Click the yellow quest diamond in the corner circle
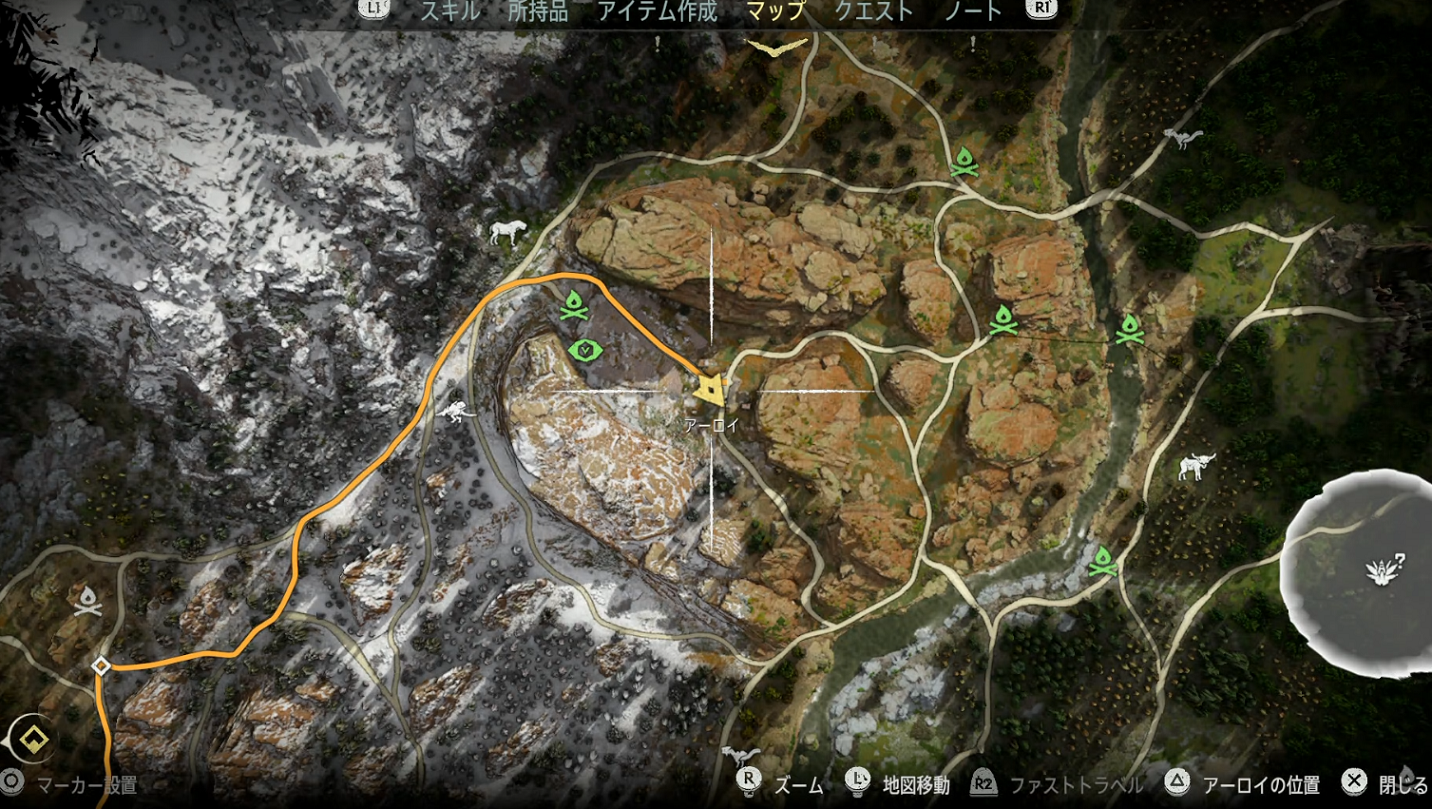Viewport: 1432px width, 809px height. point(34,741)
